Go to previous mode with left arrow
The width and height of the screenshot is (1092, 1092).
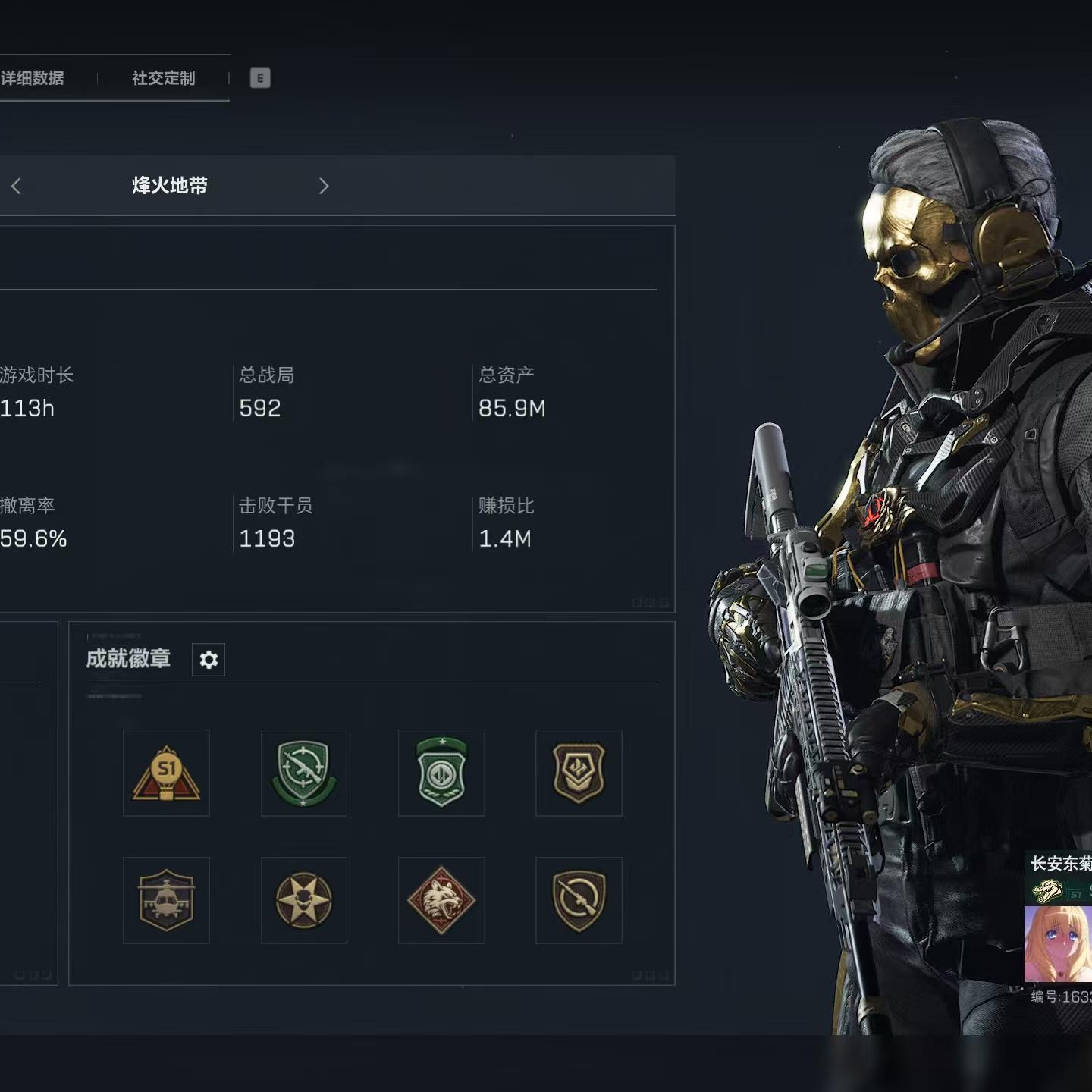[x=17, y=186]
